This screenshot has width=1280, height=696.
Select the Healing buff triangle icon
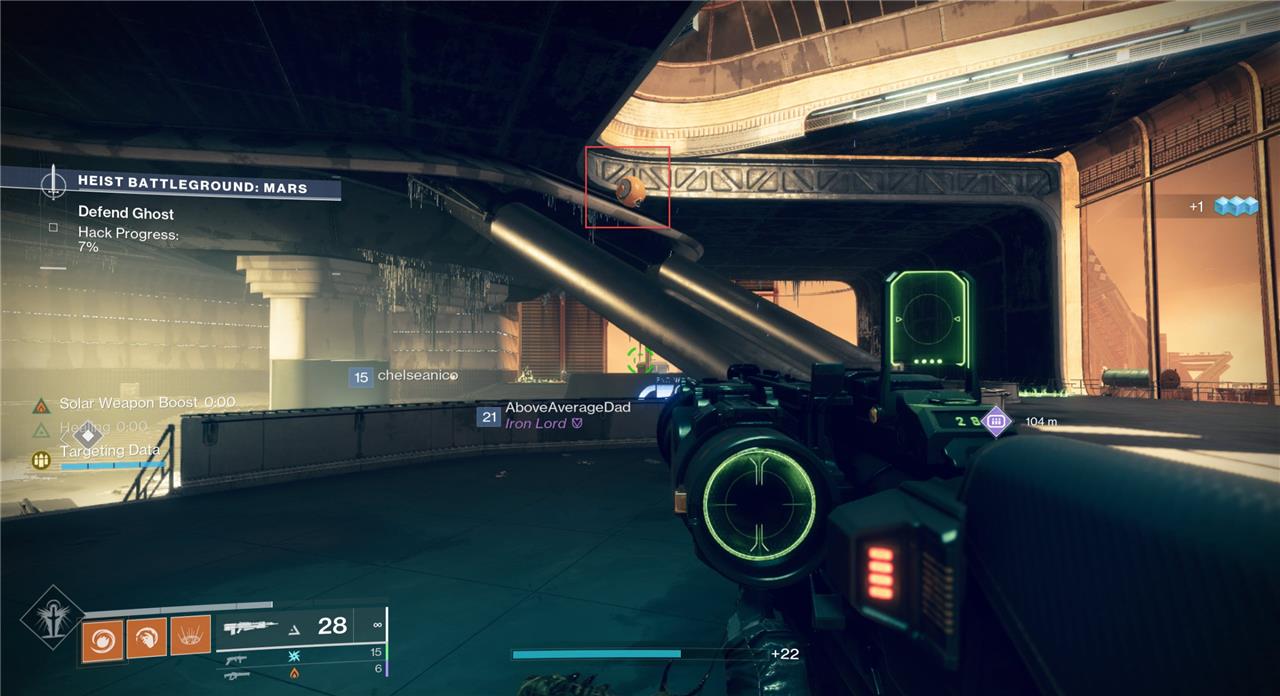(41, 430)
